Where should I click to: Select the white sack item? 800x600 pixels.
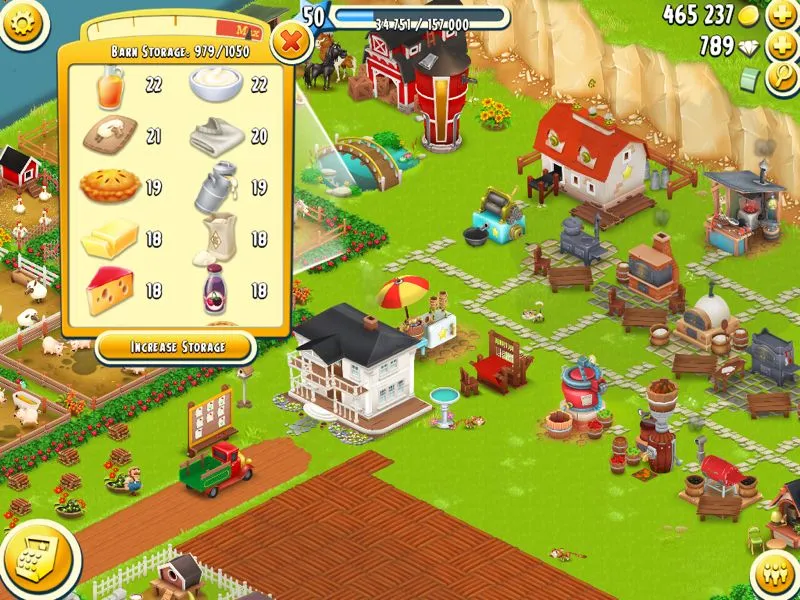point(218,239)
